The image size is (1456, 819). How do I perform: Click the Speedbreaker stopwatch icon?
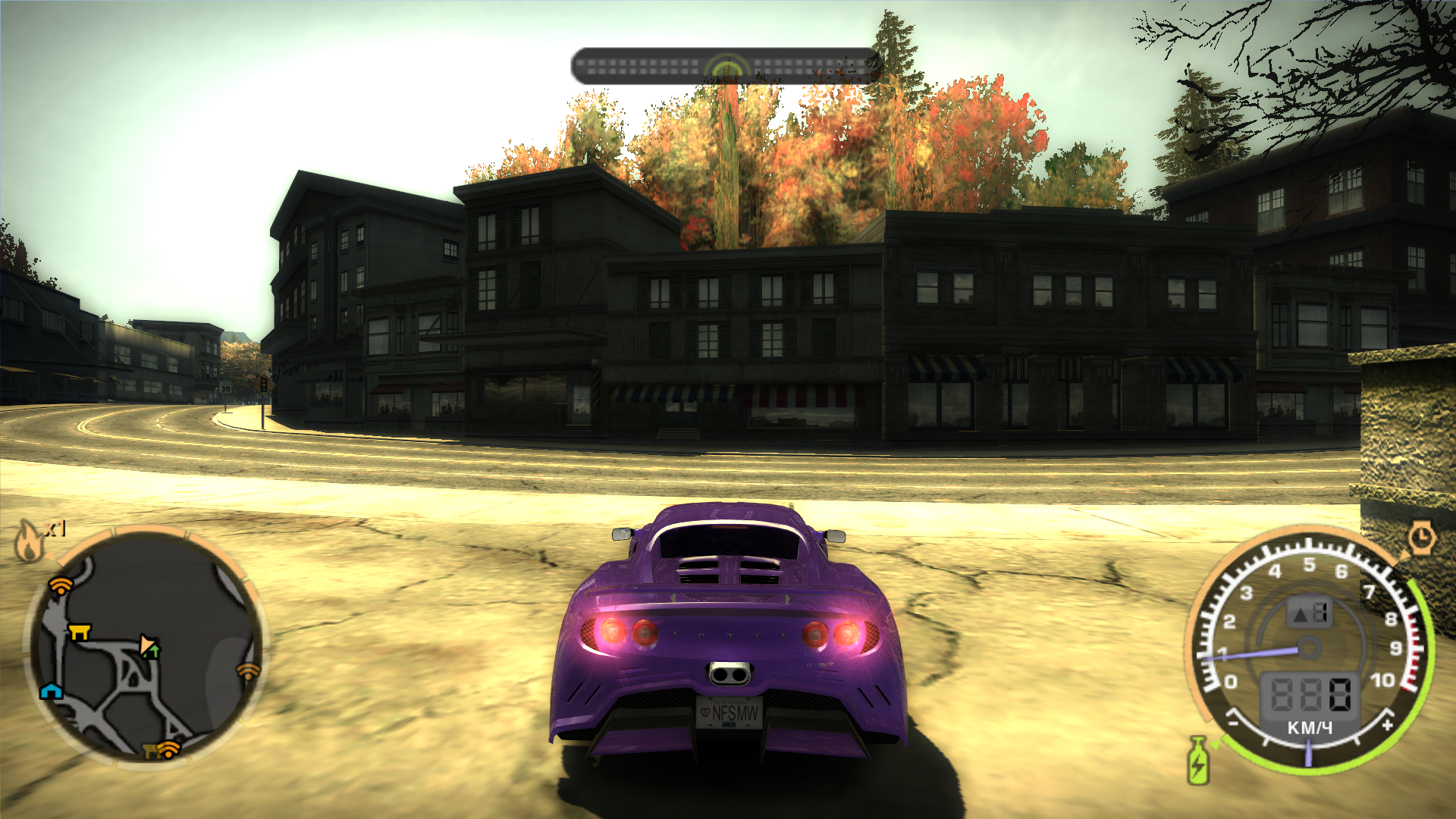[1421, 538]
